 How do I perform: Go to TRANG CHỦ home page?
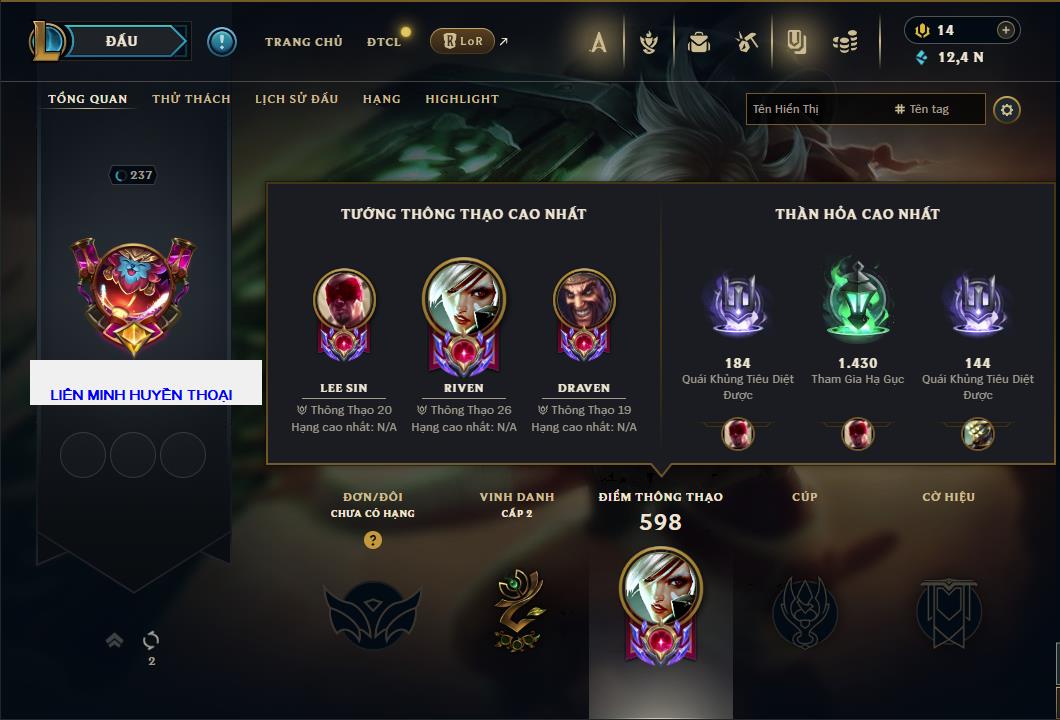point(303,42)
